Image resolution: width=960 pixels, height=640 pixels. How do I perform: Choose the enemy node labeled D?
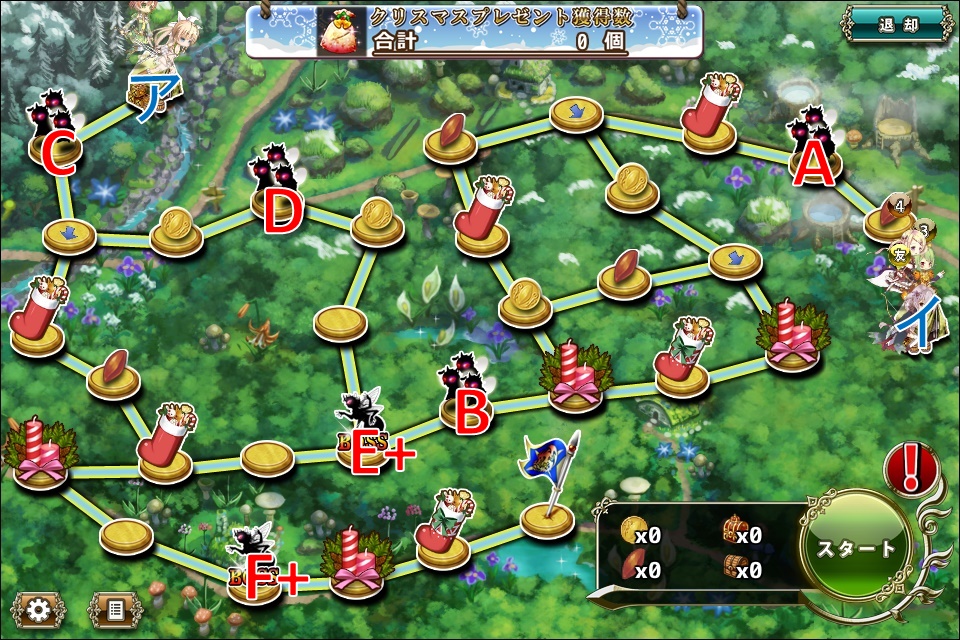[x=276, y=192]
